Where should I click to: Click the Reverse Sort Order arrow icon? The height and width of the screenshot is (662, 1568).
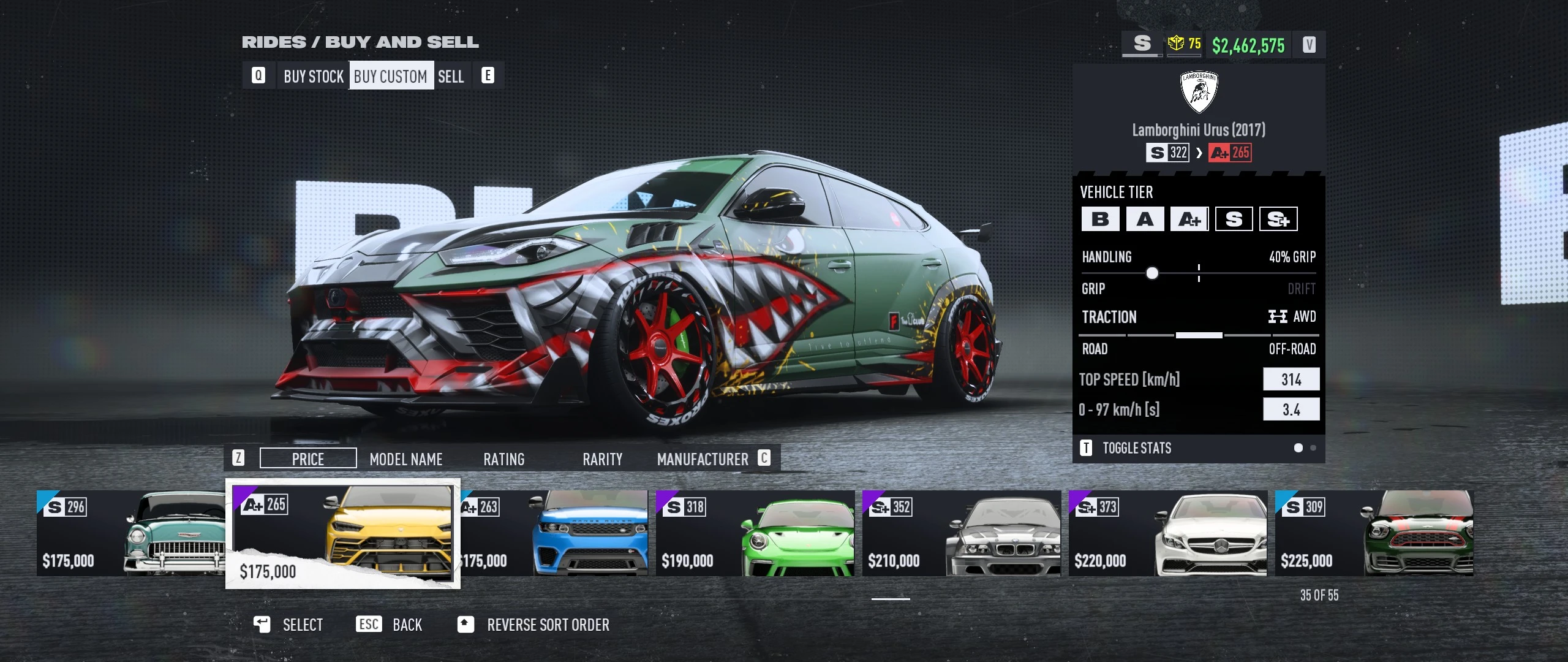[466, 625]
